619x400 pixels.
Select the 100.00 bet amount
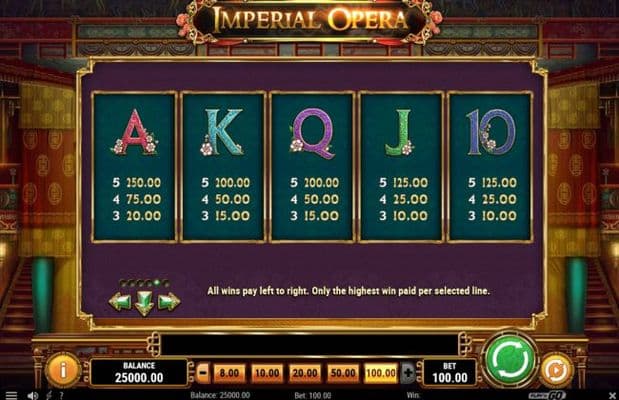pyautogui.click(x=380, y=372)
